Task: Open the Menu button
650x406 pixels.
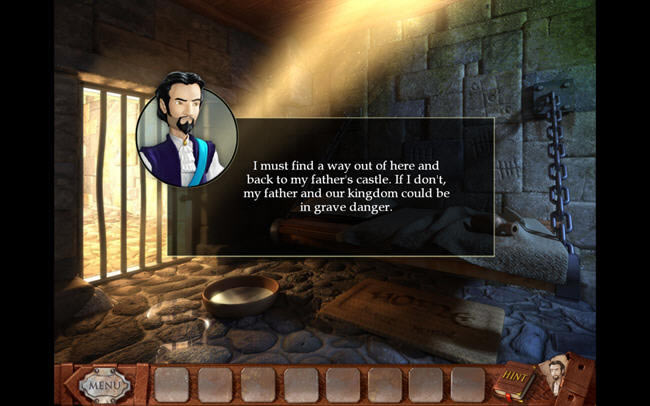Action: 103,383
